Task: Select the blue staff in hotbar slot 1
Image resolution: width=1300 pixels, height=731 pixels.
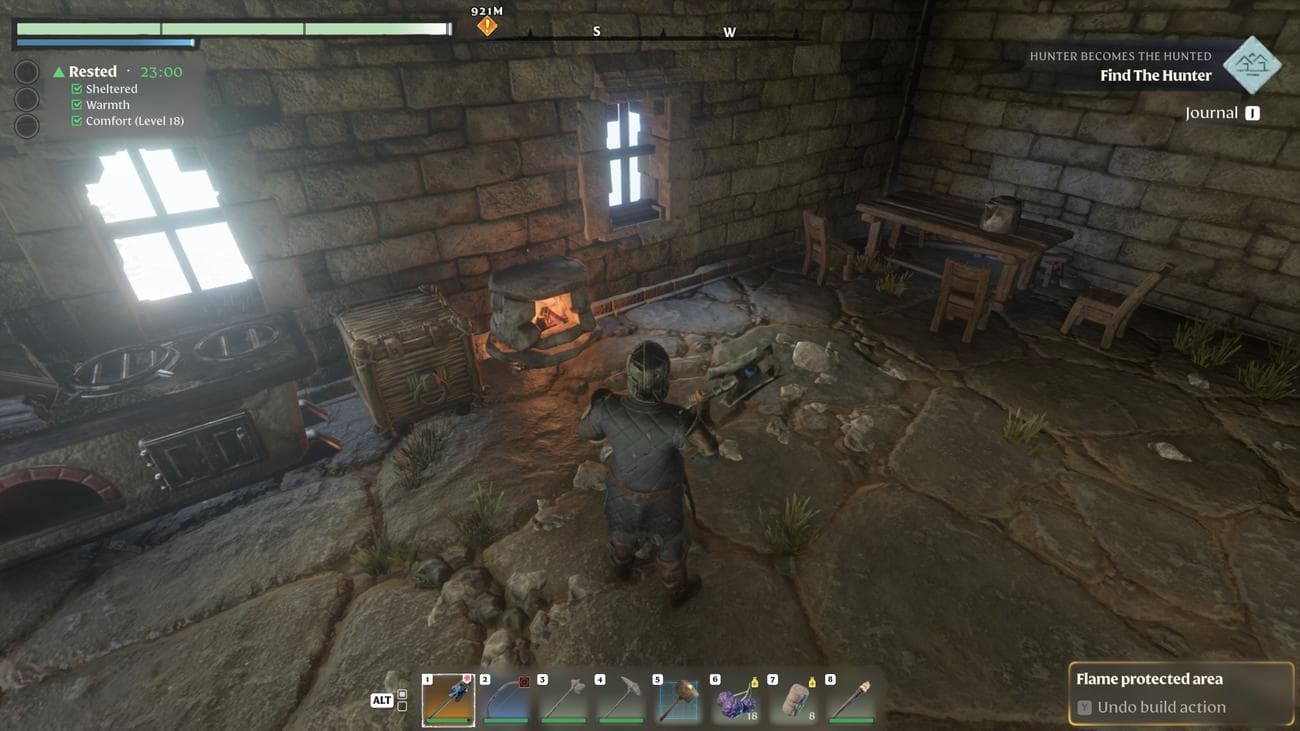Action: point(448,699)
